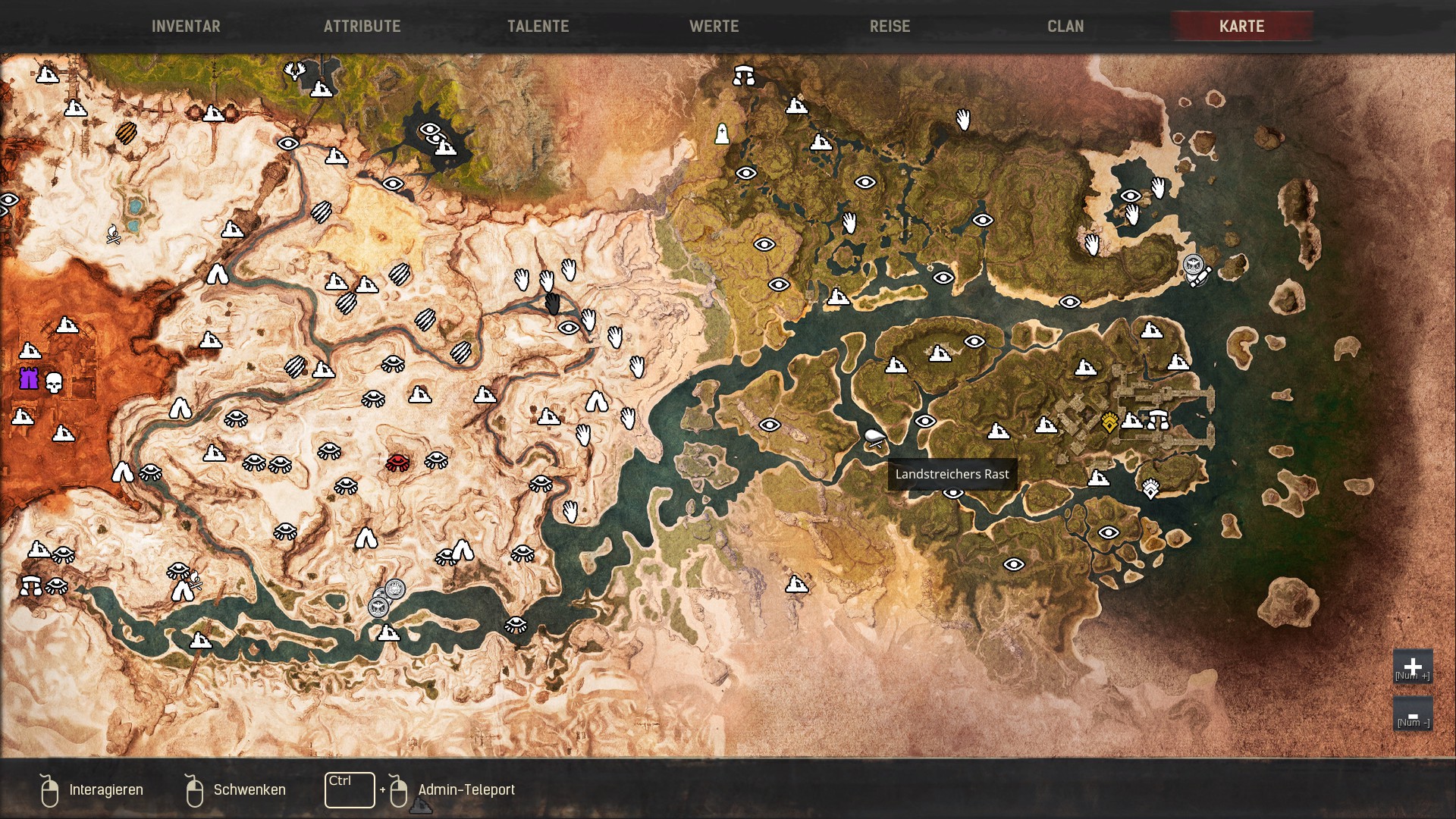Go to the Reise tab
1456x819 pixels.
tap(890, 27)
